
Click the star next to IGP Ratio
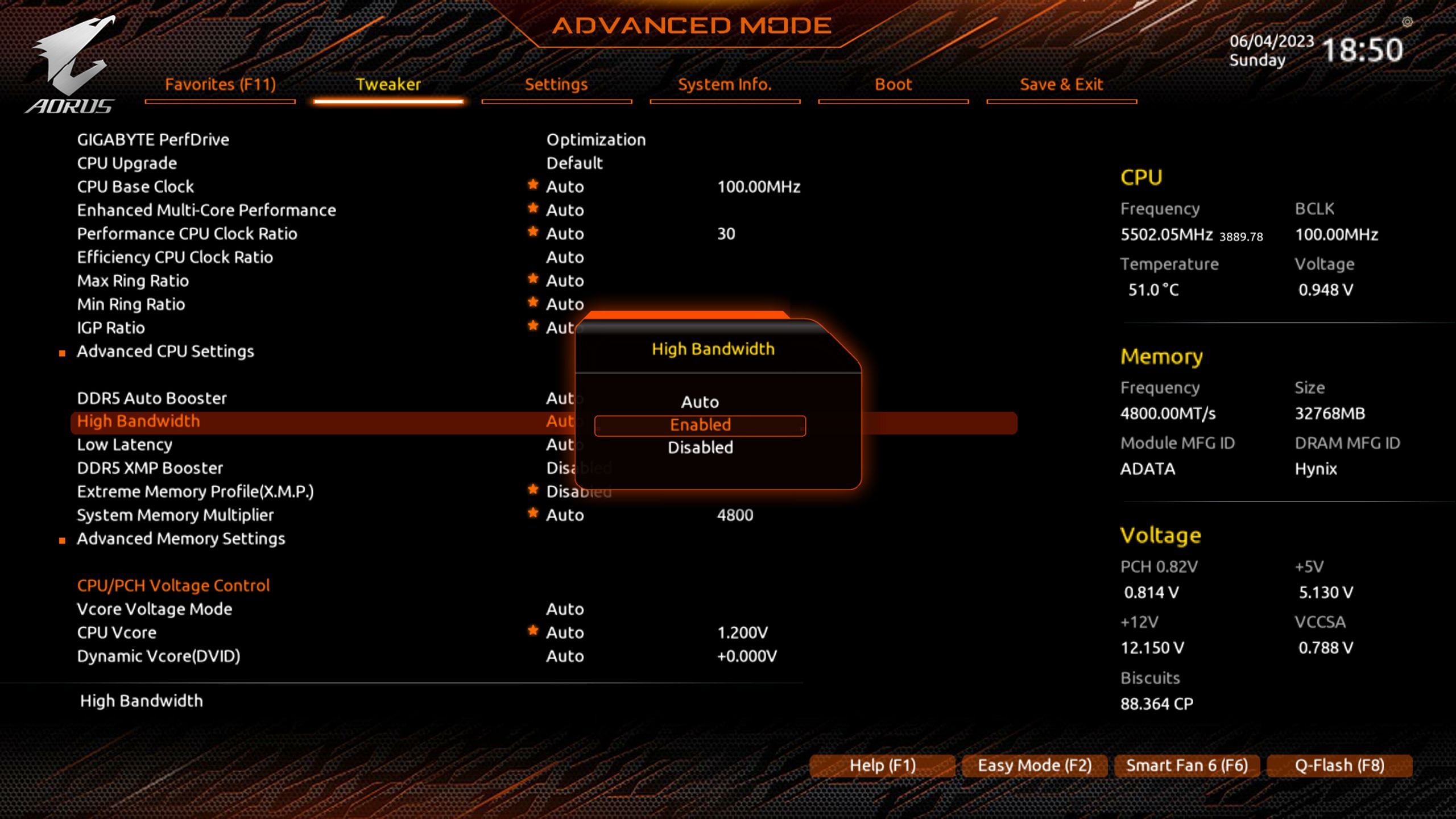(x=533, y=325)
